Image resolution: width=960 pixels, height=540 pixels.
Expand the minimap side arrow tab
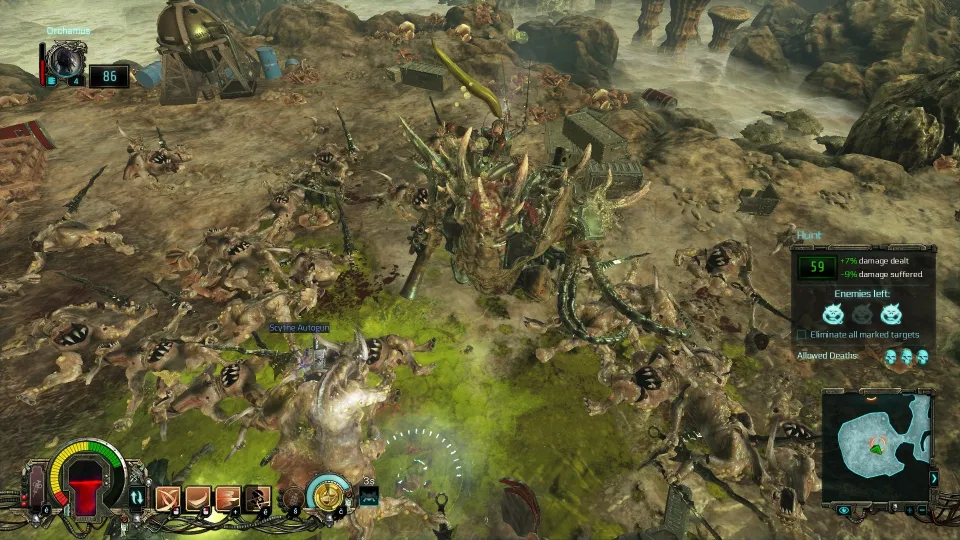point(934,478)
